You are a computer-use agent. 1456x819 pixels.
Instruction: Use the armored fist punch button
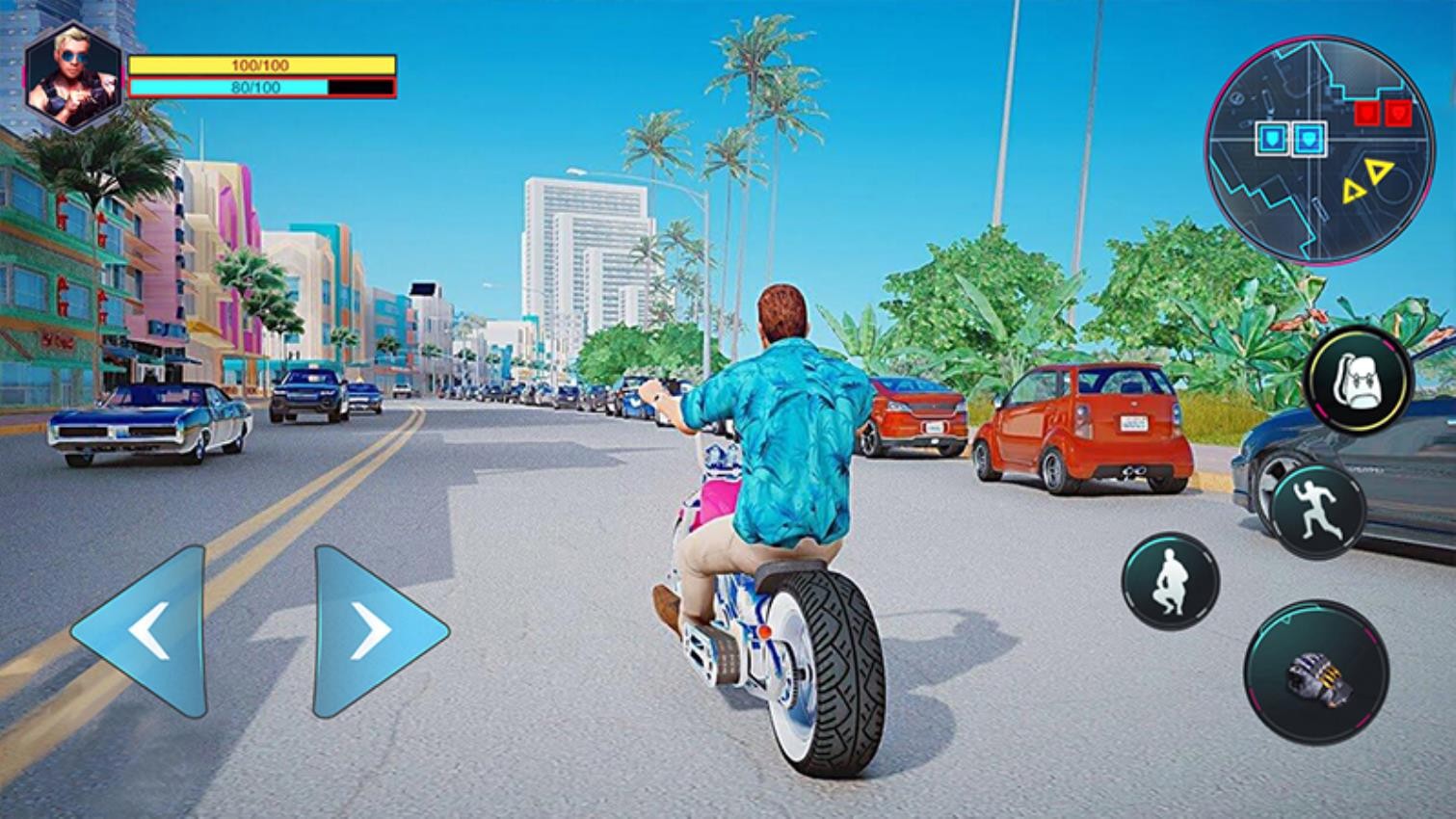1315,673
